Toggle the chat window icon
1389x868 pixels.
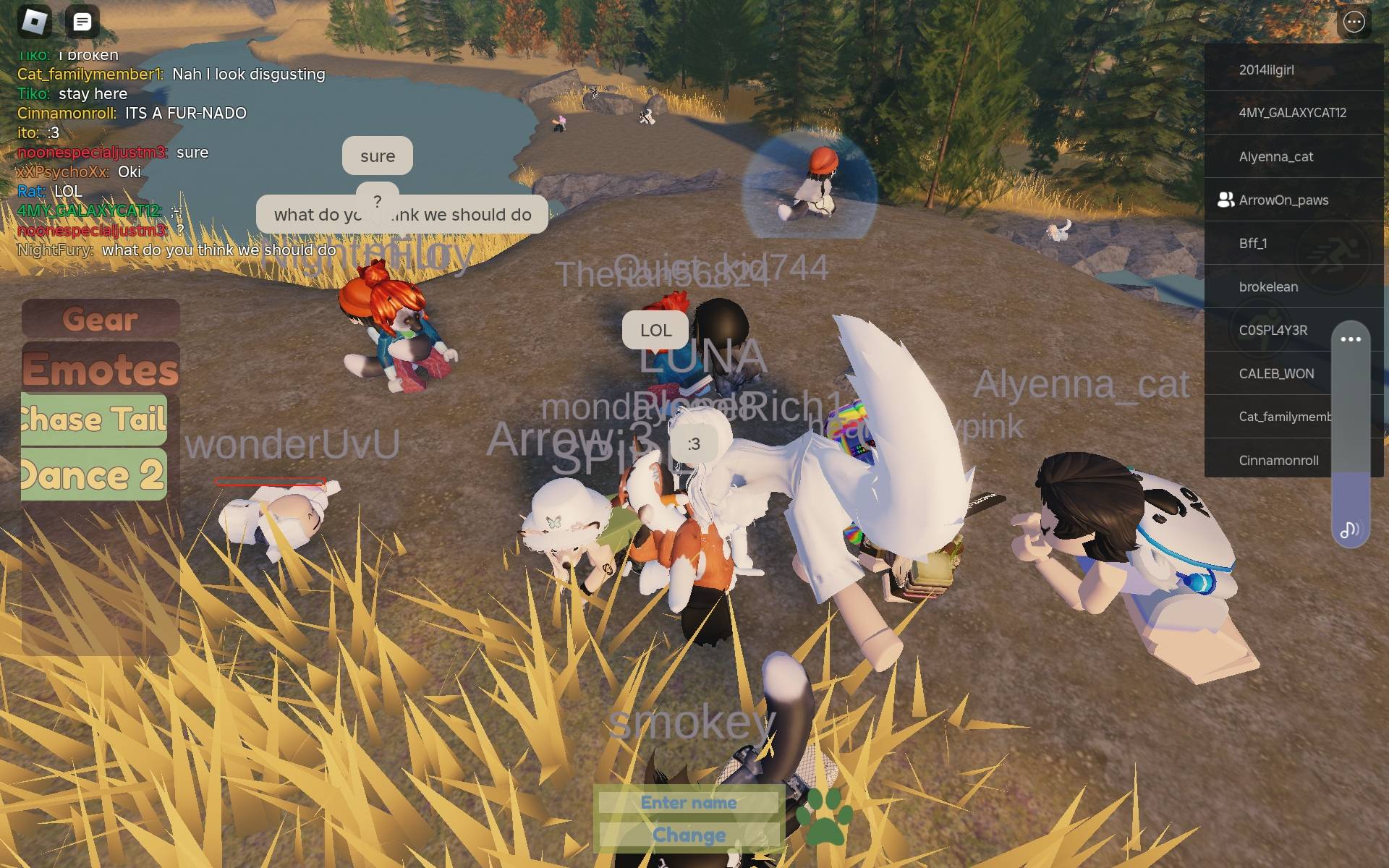point(82,22)
